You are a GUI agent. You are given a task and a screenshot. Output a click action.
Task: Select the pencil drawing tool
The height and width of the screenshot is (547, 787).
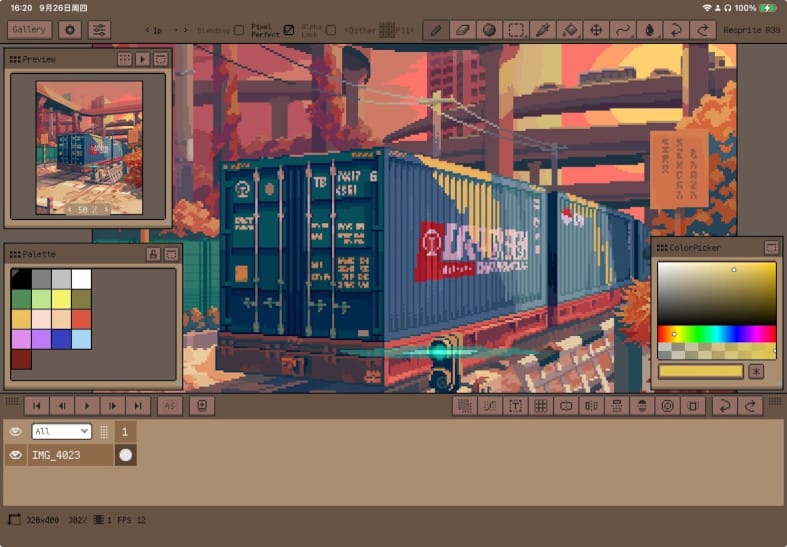point(435,30)
